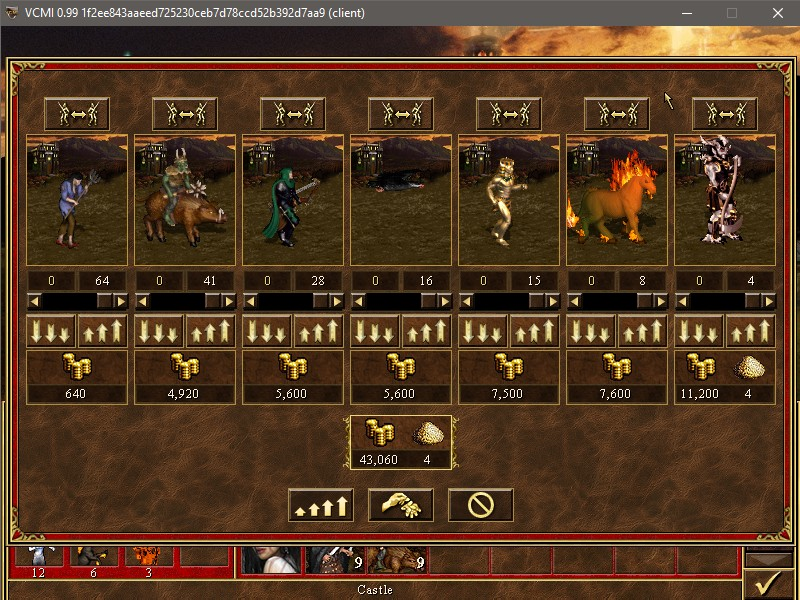
Task: Set boar rider amount to minimum
Action: pos(159,331)
